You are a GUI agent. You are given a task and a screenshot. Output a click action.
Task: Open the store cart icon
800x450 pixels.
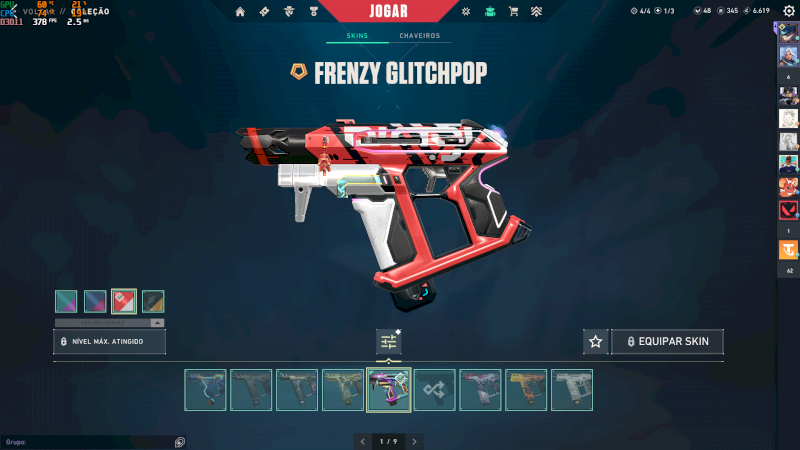point(513,11)
